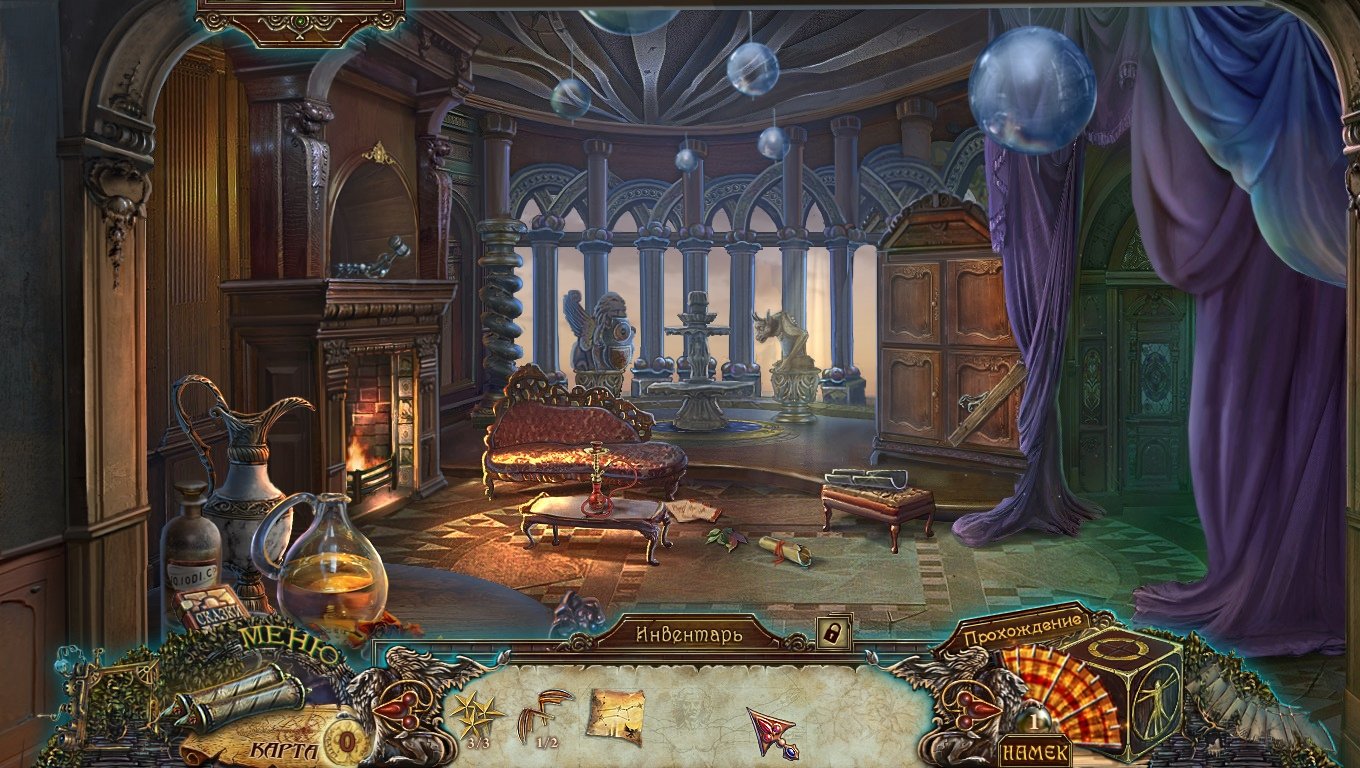Toggle the inventory padlock
This screenshot has height=768, width=1360.
pos(833,632)
